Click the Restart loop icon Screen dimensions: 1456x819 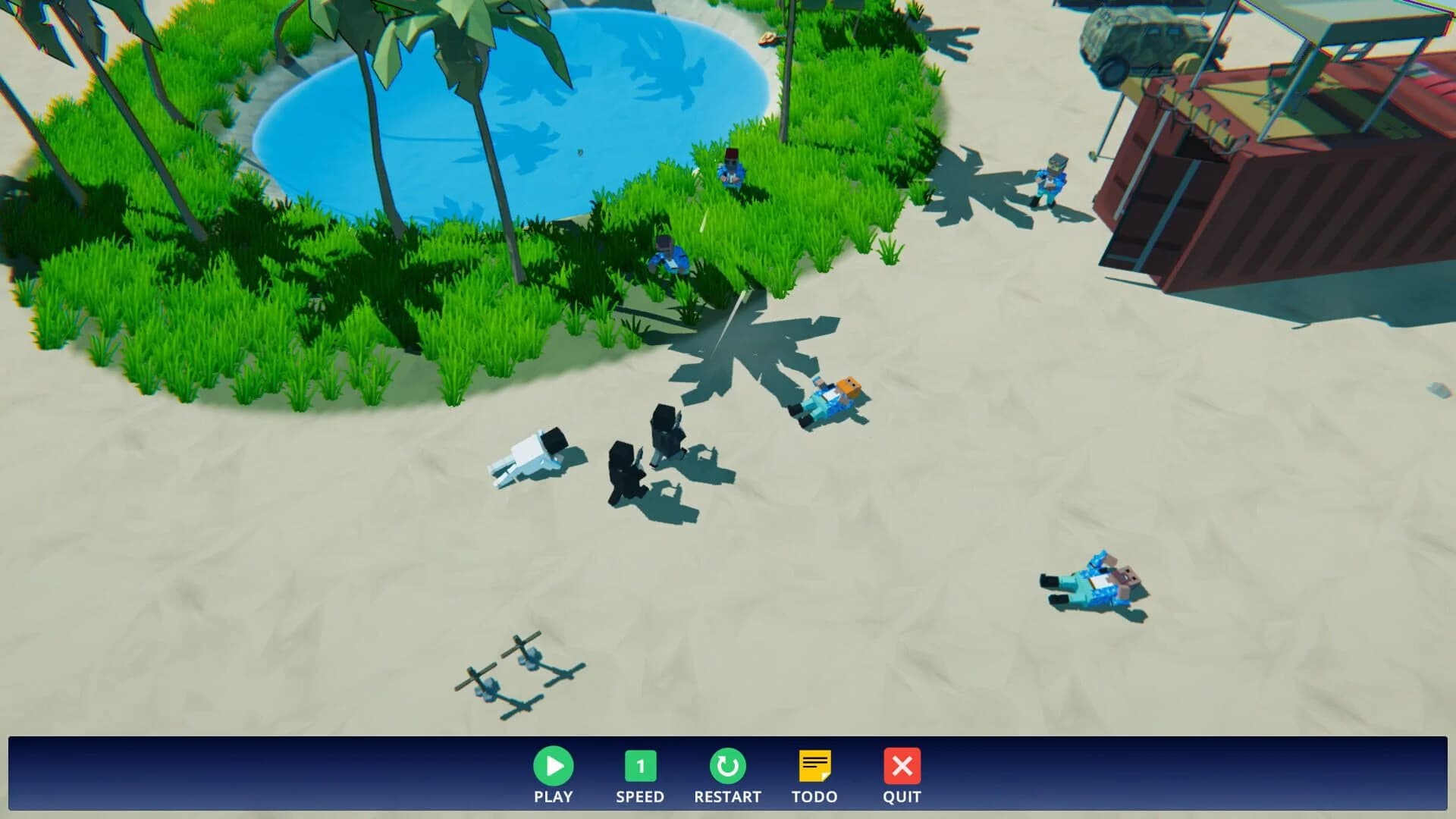click(727, 767)
